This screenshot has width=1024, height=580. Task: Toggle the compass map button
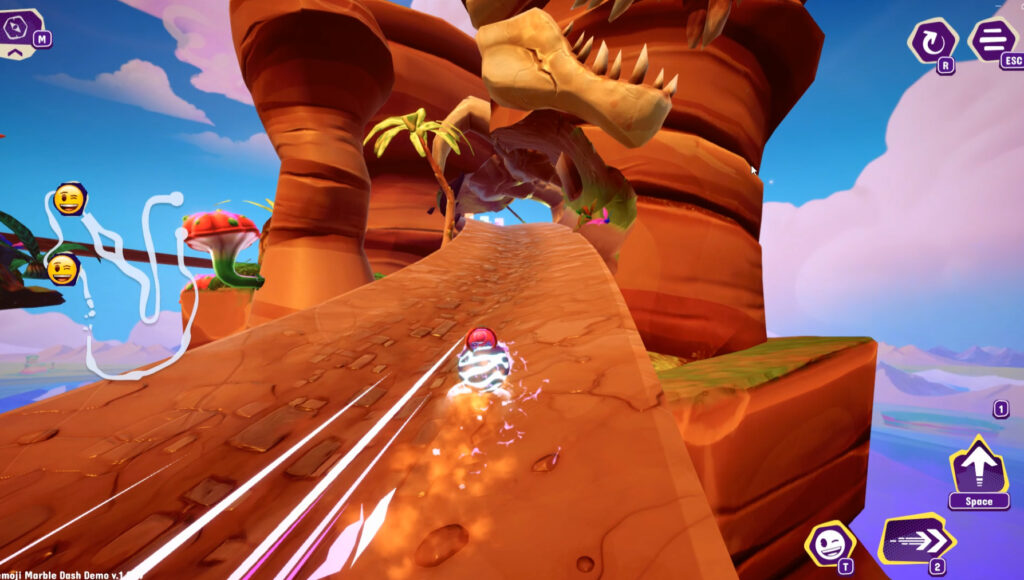point(20,30)
